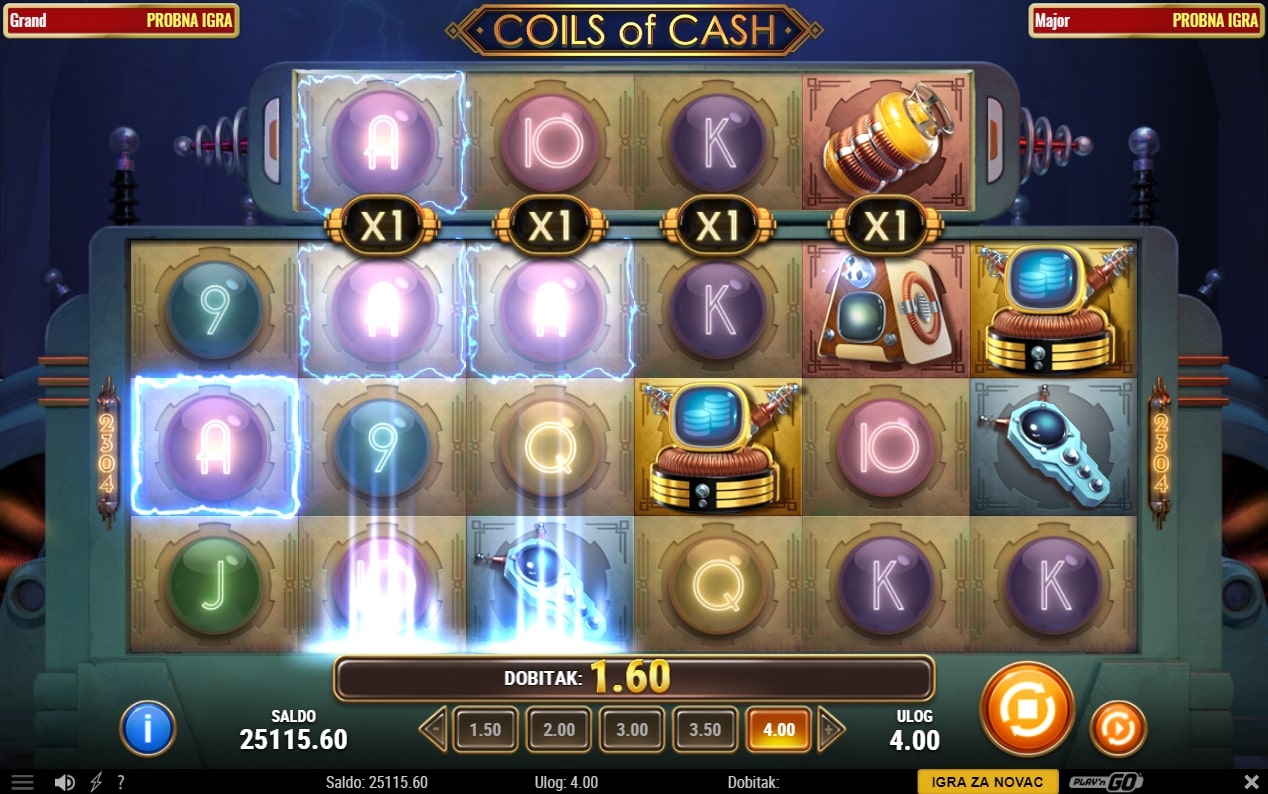Increase the bet with the right arrow
The height and width of the screenshot is (794, 1268).
tap(829, 729)
